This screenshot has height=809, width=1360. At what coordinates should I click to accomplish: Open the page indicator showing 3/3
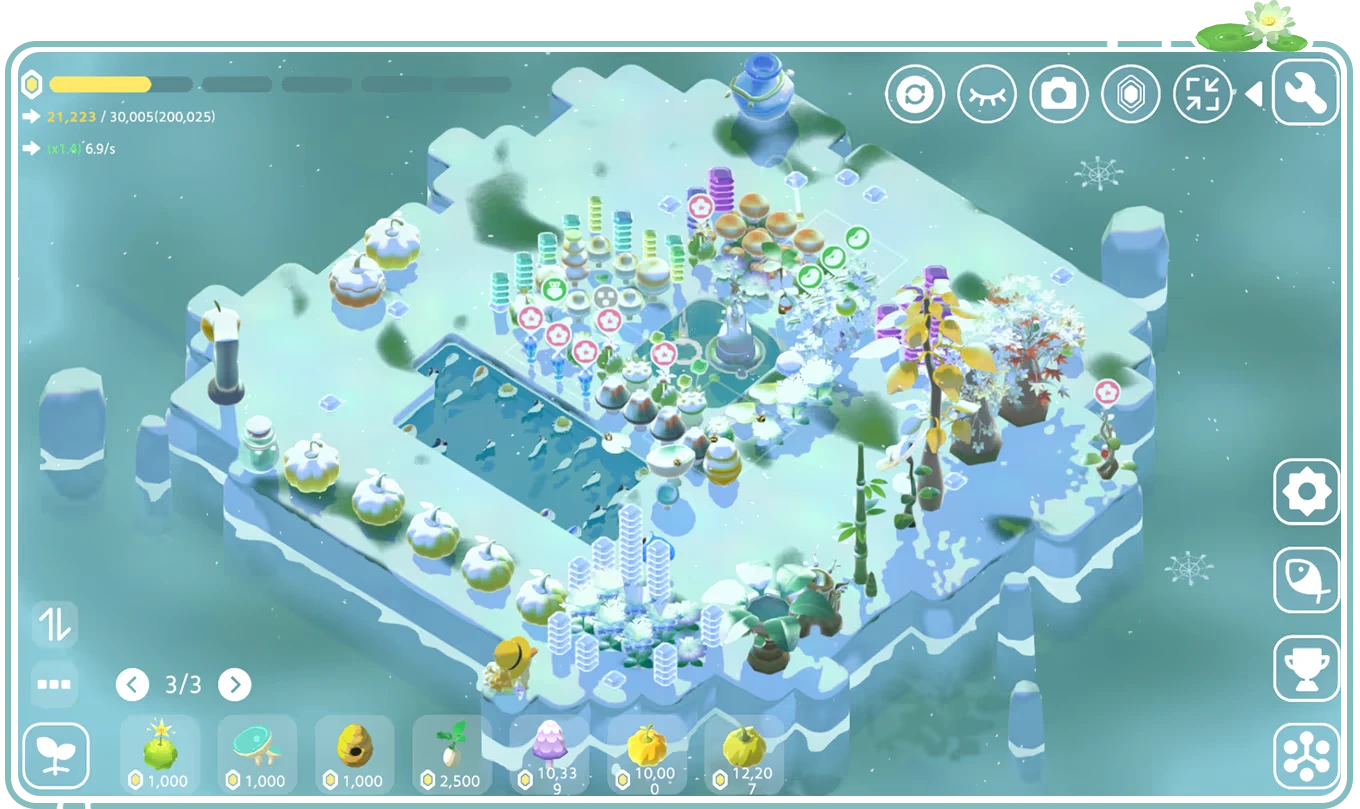(x=182, y=685)
